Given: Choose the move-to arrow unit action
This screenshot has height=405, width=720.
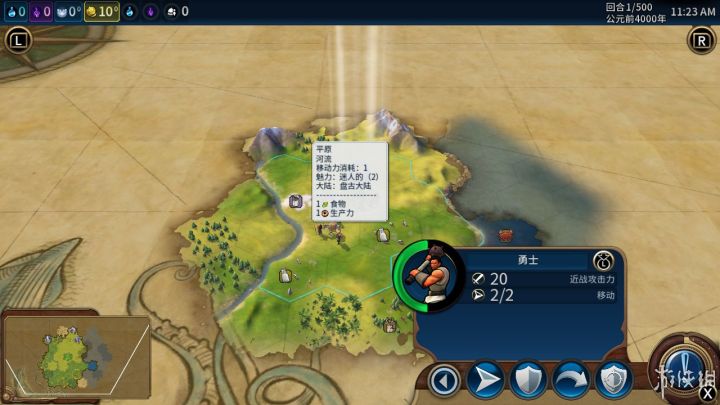Looking at the screenshot, I should [x=485, y=380].
